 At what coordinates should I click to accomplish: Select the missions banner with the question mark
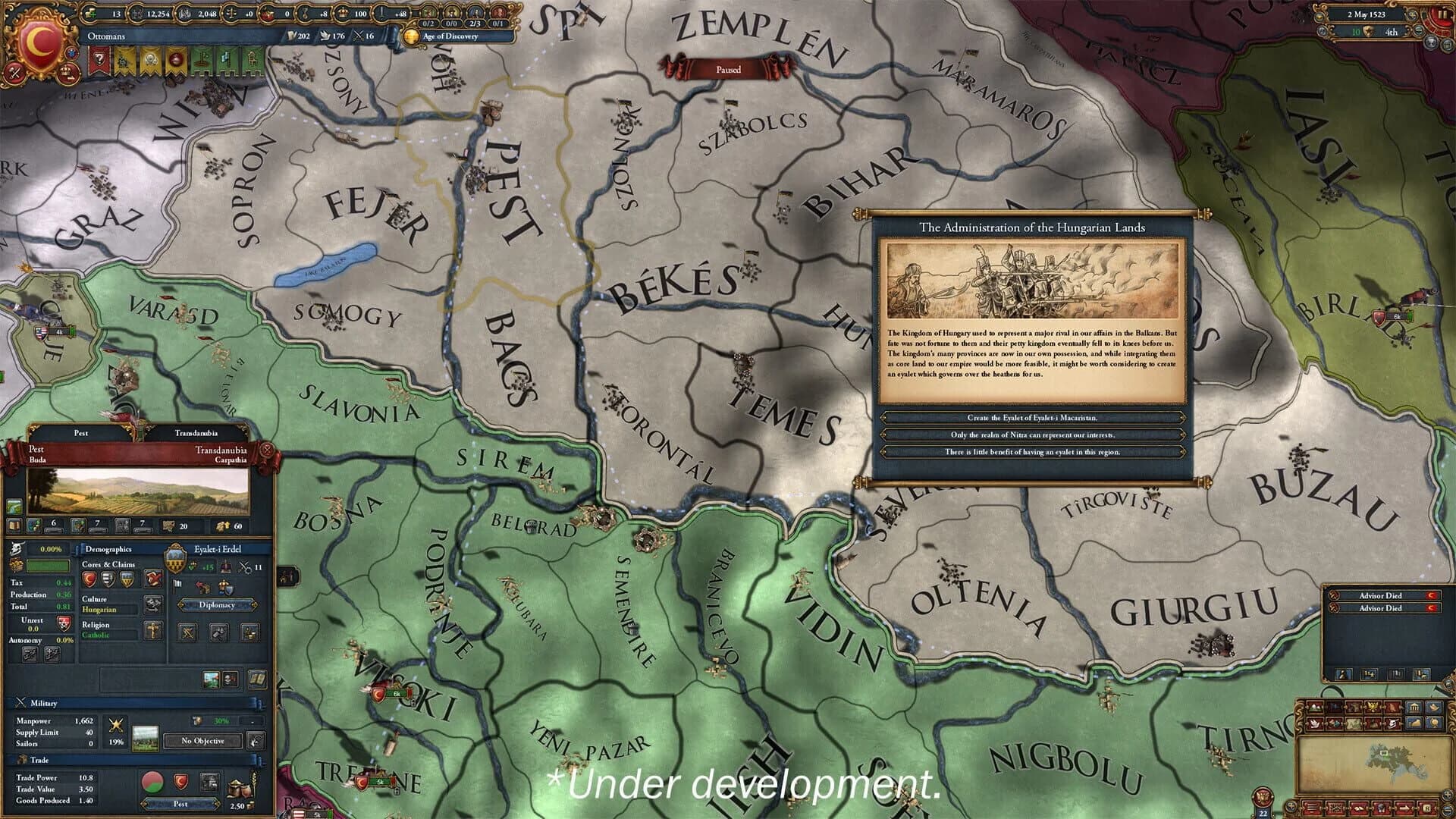coord(99,58)
